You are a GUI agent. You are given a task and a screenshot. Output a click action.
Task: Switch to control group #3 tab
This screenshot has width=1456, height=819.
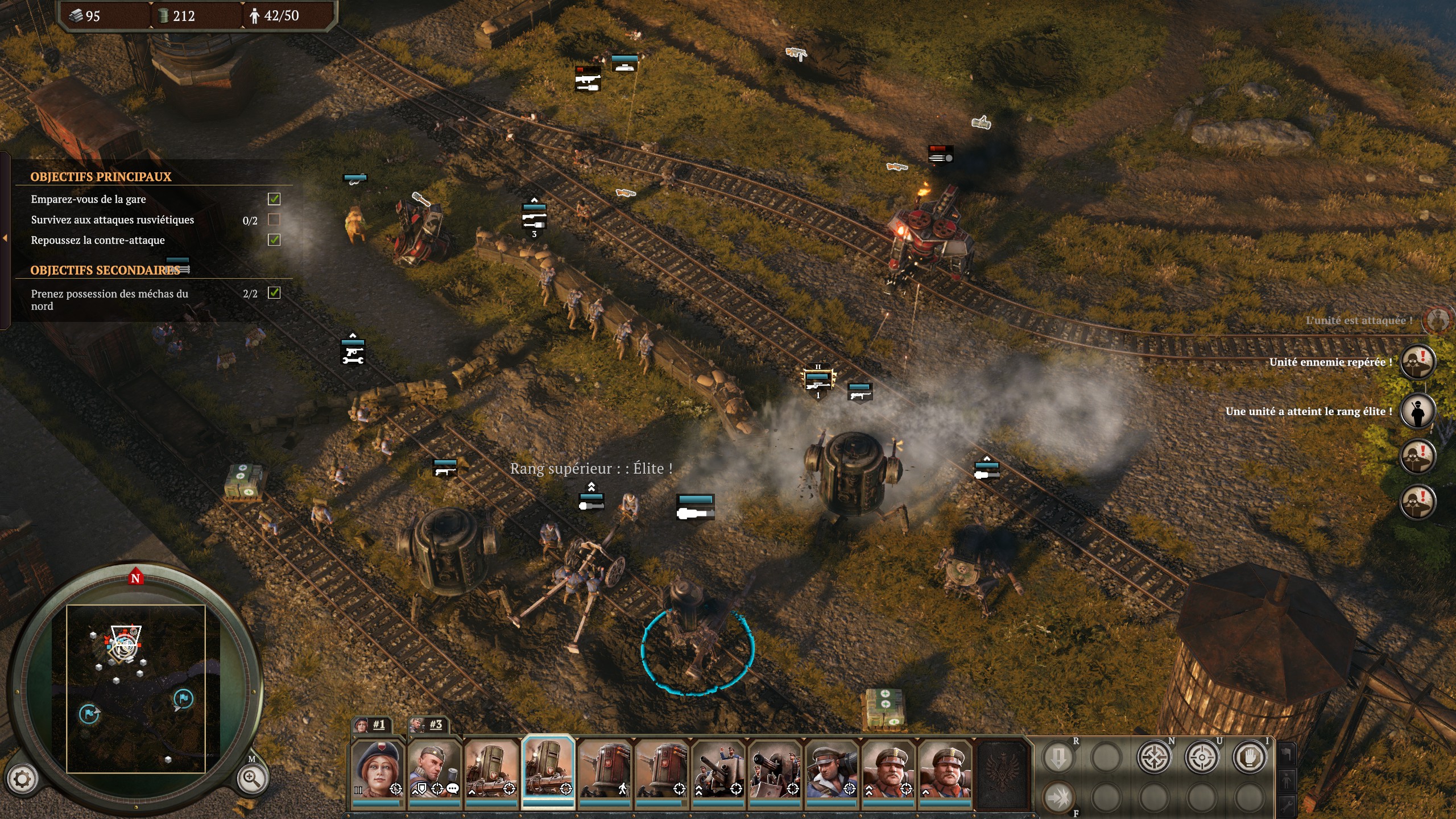coord(429,725)
